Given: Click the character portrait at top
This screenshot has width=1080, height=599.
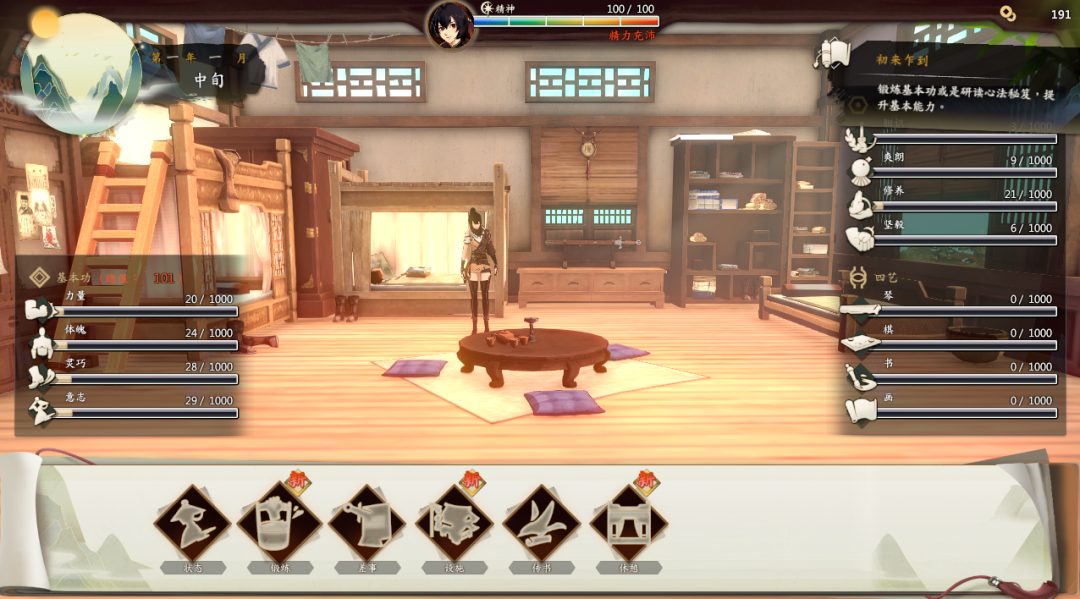Looking at the screenshot, I should pyautogui.click(x=450, y=24).
